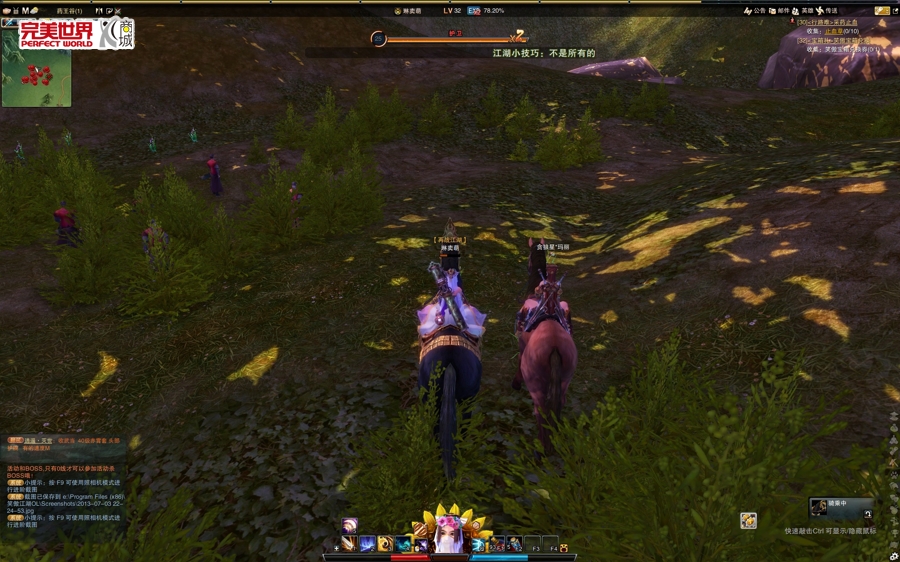Click the smiley emote icon by hotbar
Screen dimensions: 900x562
click(x=564, y=548)
